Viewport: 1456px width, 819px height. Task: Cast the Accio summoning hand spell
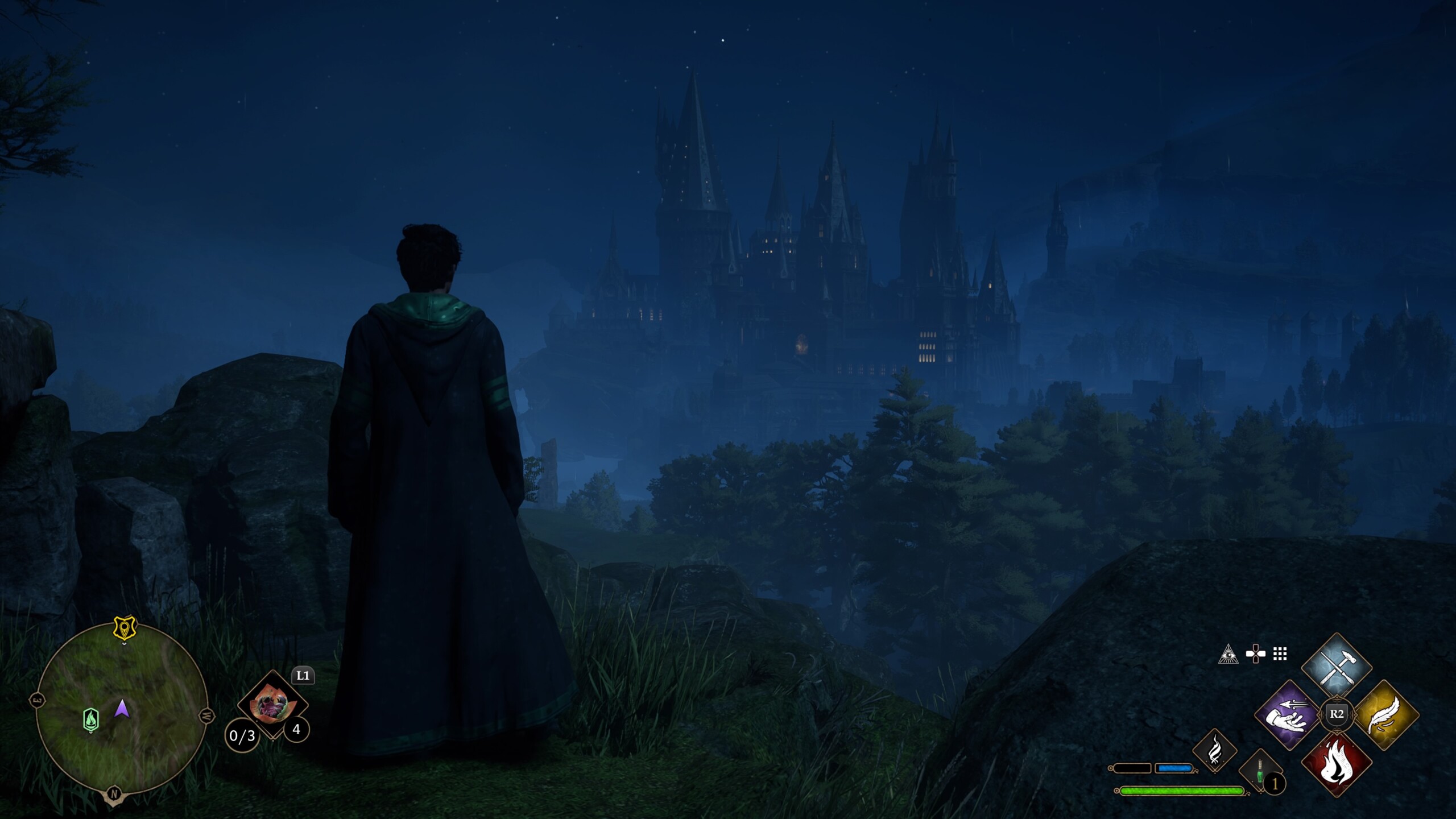click(x=1288, y=714)
